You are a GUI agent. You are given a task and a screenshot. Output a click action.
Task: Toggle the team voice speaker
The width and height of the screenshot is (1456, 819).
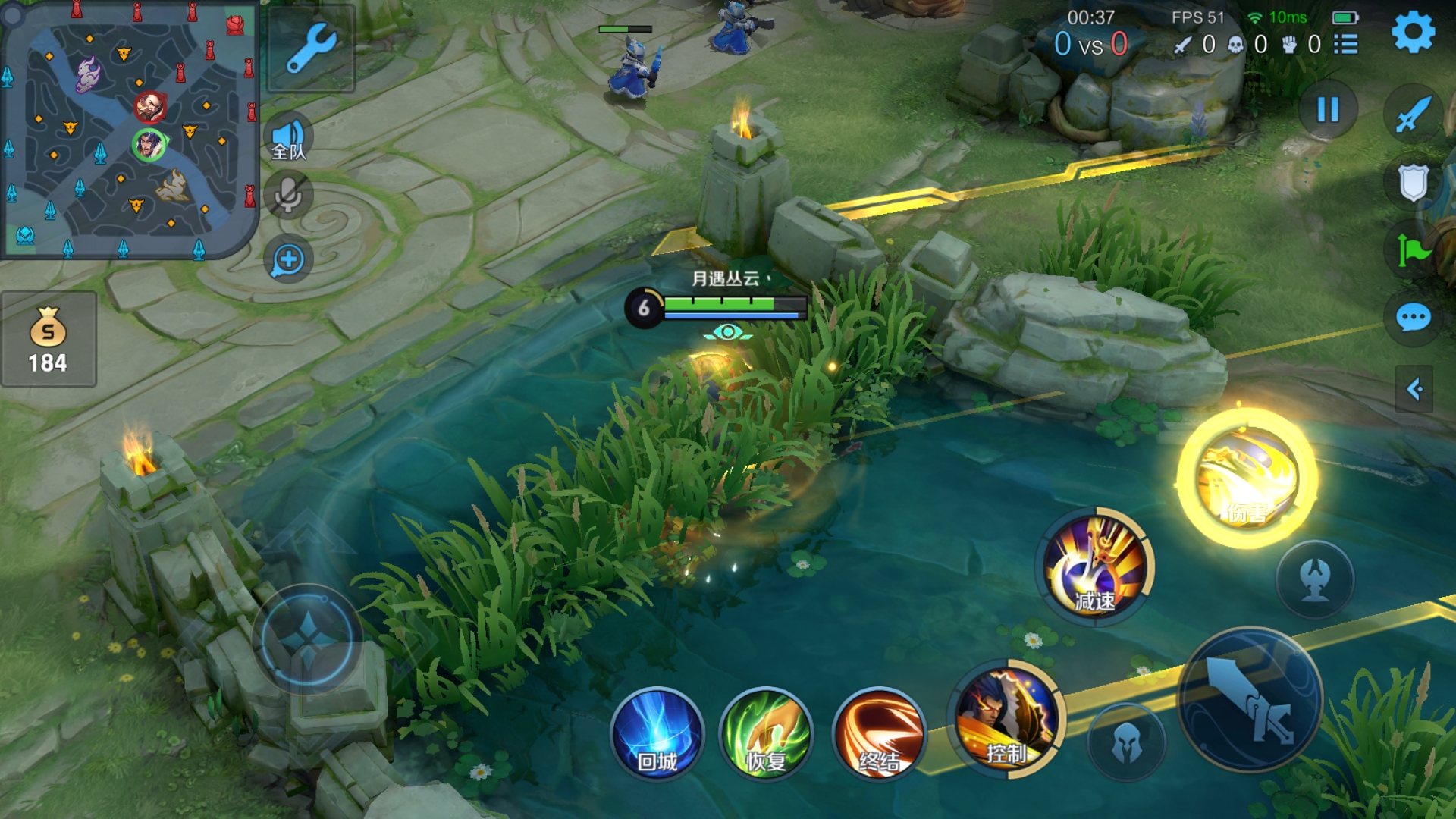point(289,138)
